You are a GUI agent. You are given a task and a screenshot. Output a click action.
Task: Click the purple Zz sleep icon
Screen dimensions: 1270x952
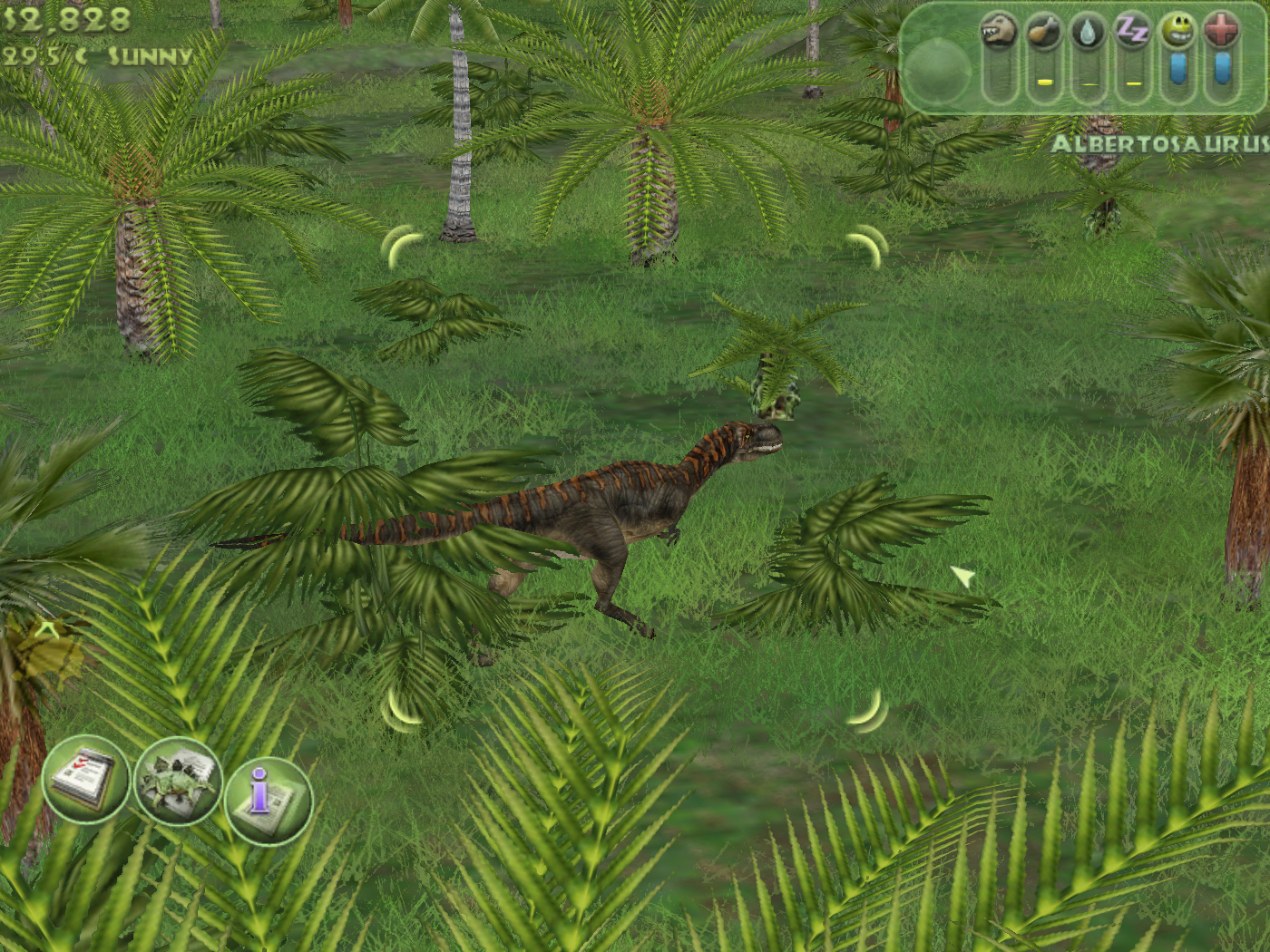[x=1133, y=33]
